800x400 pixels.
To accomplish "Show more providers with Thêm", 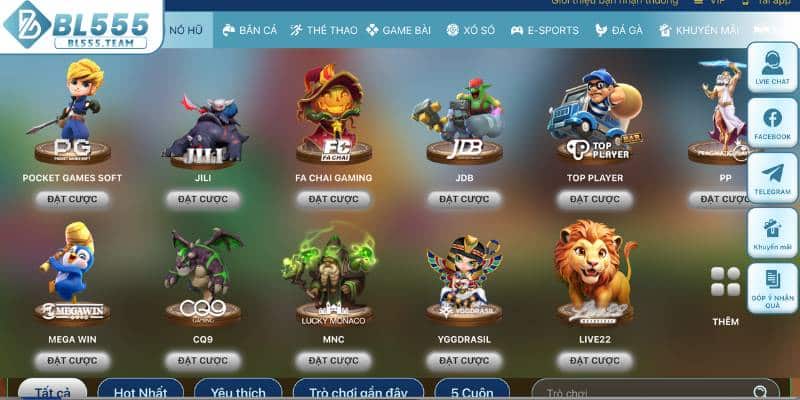I will (x=725, y=297).
